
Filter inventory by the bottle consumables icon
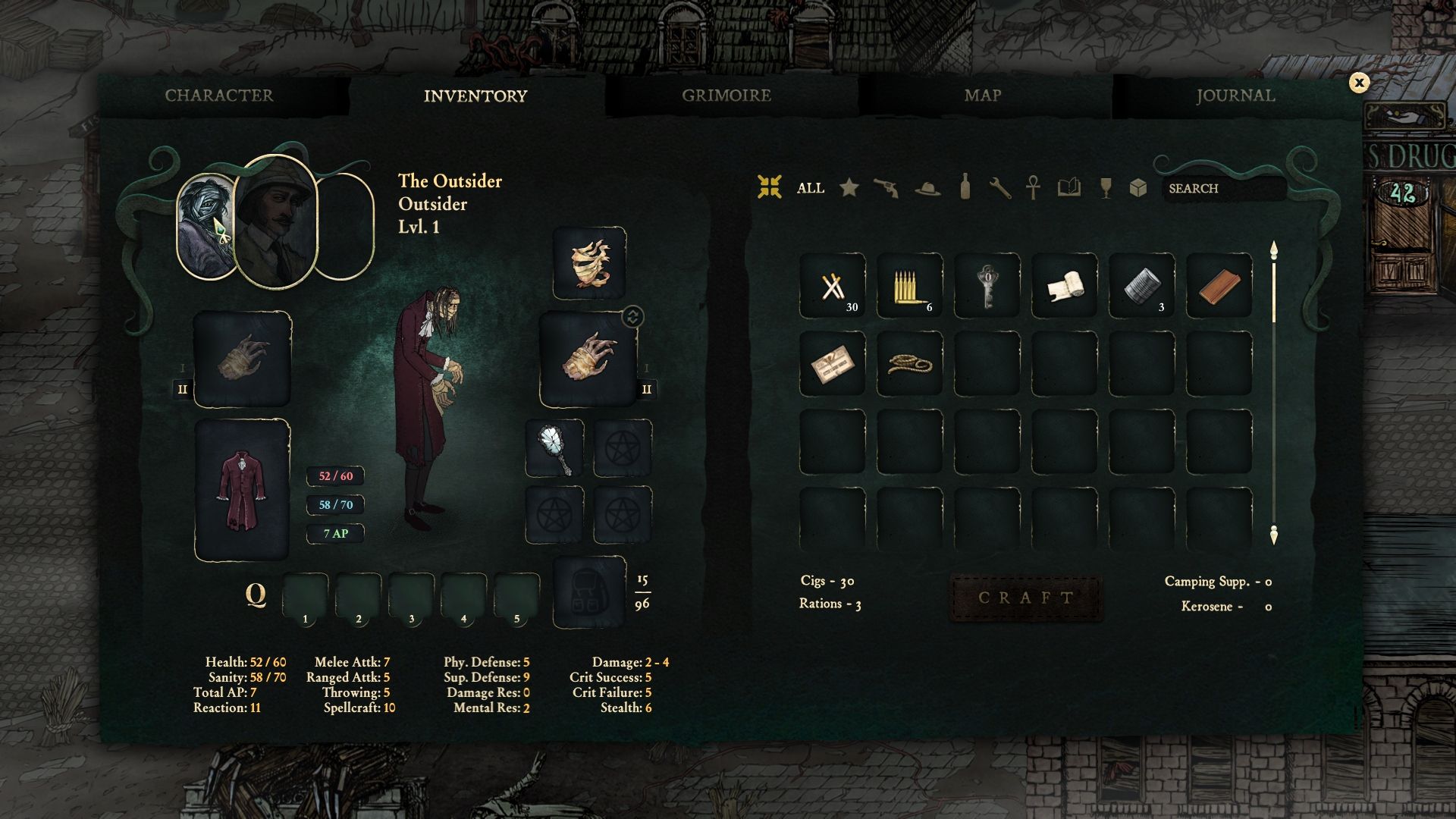pos(965,188)
